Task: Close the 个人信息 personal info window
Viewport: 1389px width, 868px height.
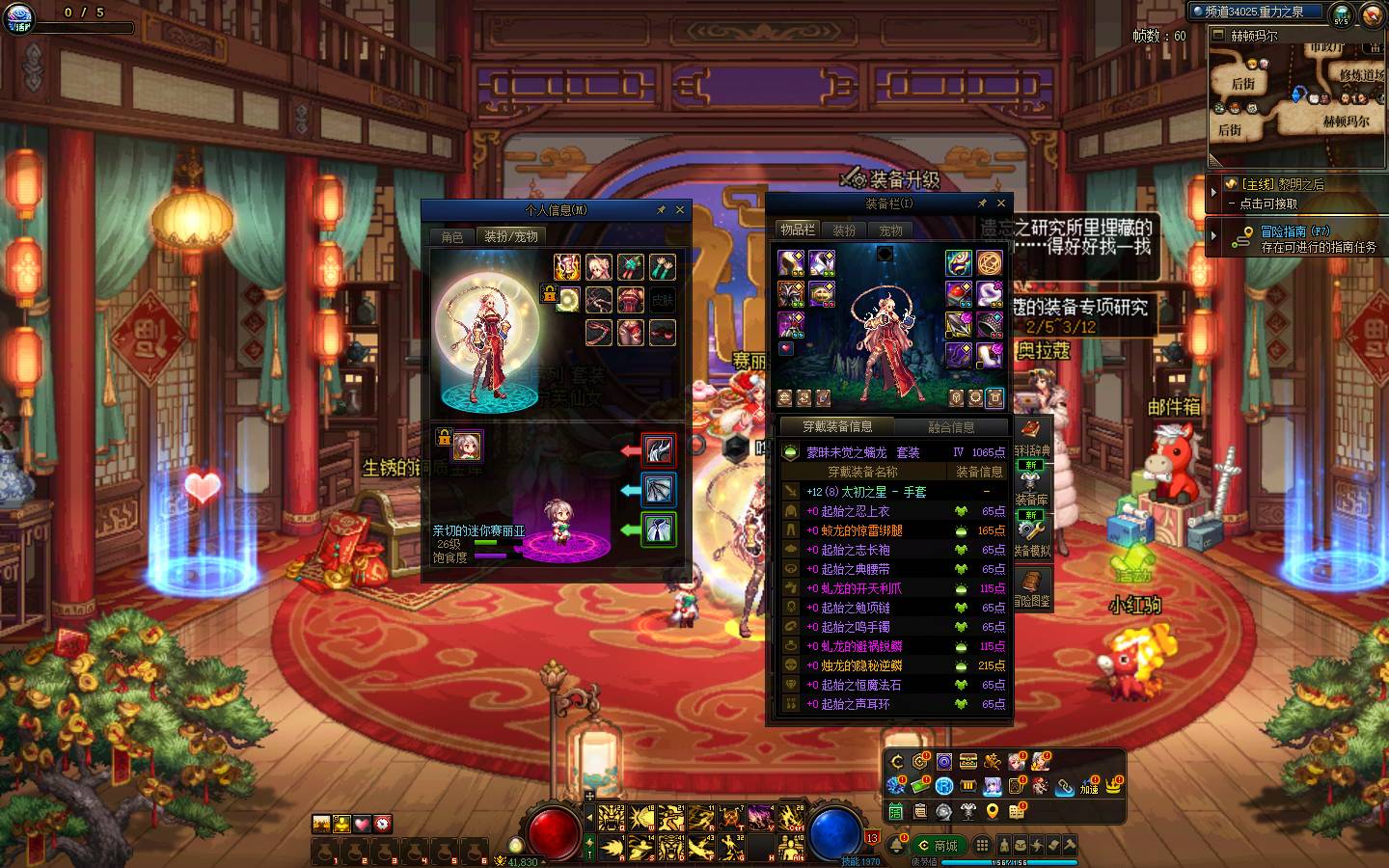Action: (680, 209)
